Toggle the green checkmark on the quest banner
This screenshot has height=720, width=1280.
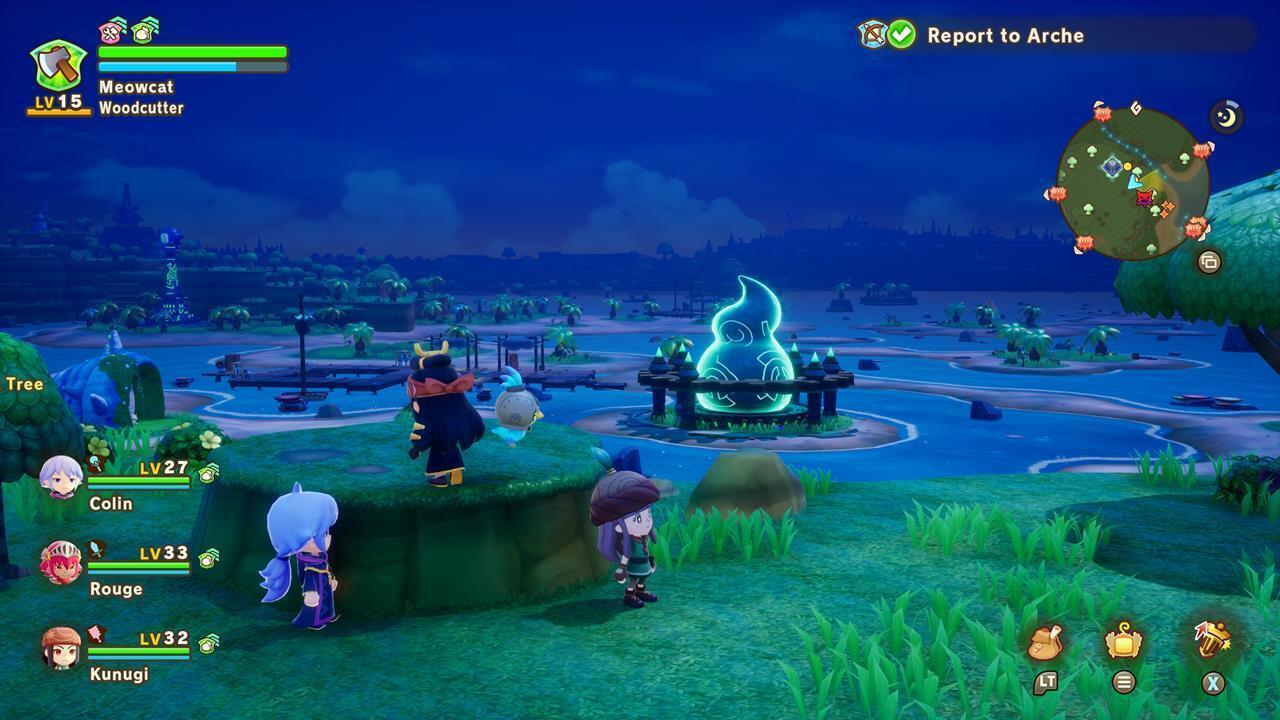904,34
